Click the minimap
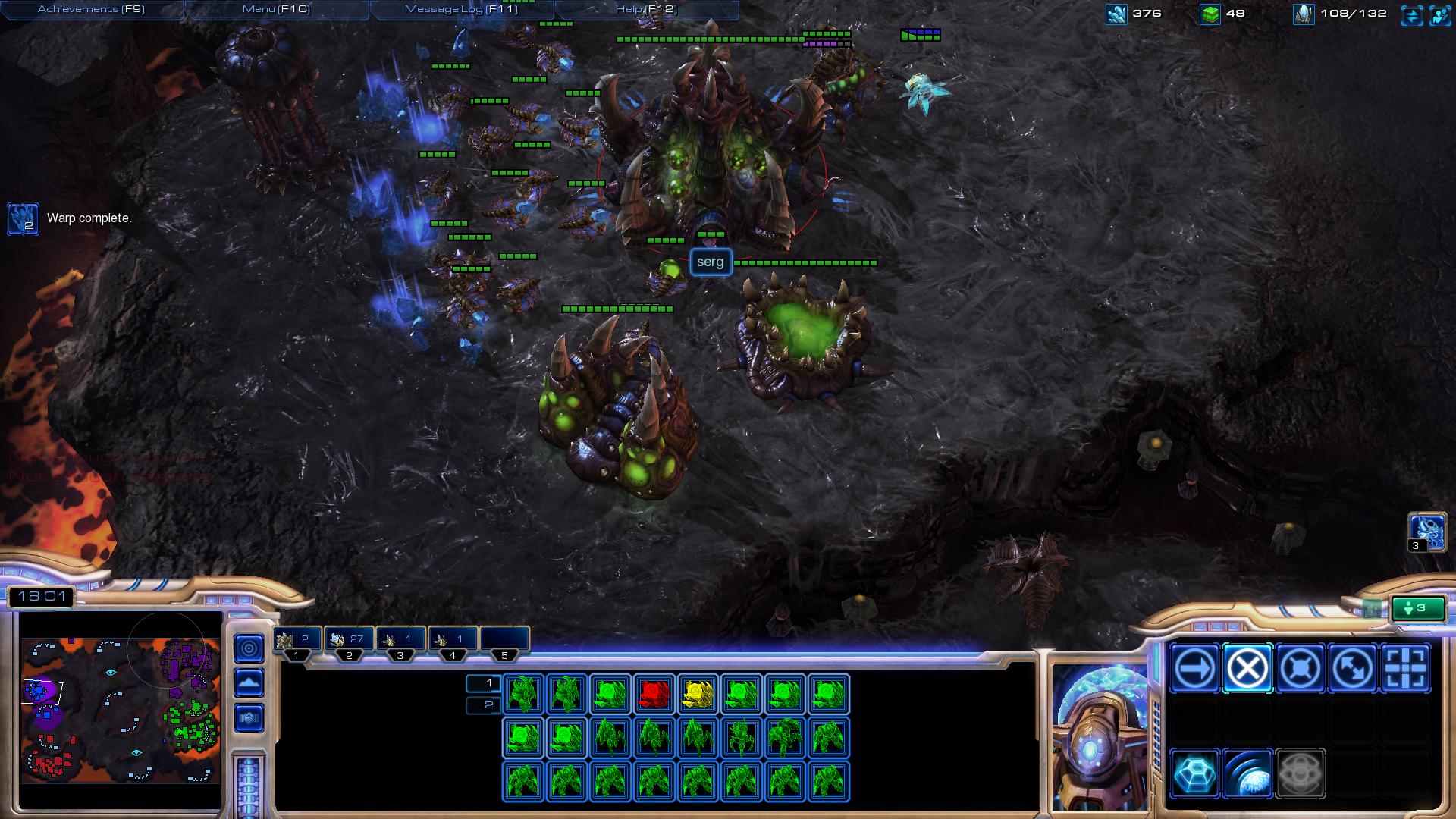Screen dimensions: 1456x819 [x=121, y=709]
